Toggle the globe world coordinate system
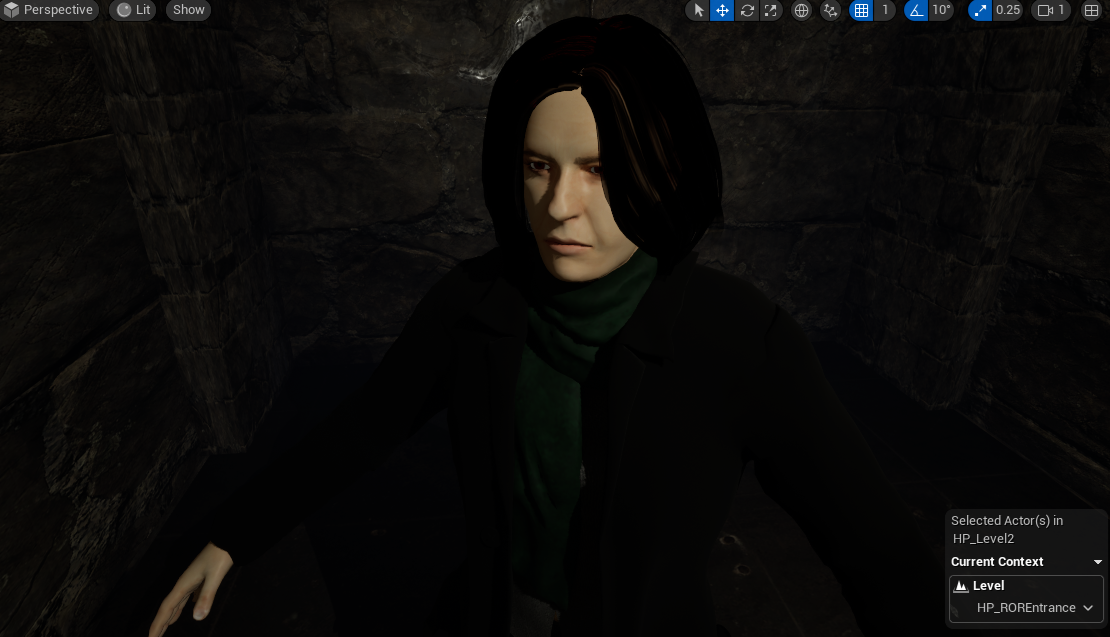The height and width of the screenshot is (637, 1110). (801, 10)
